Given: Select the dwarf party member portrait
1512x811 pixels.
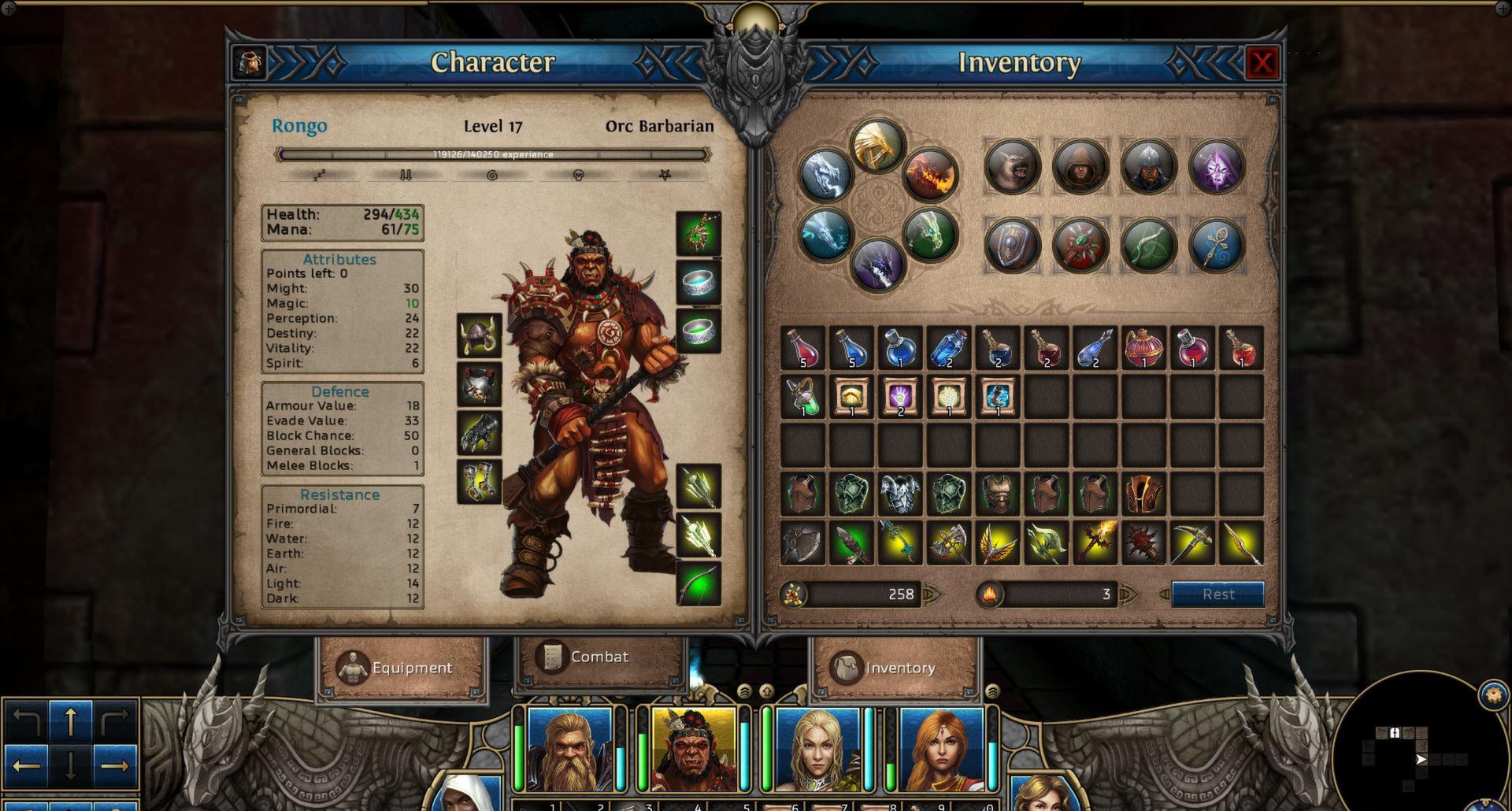Looking at the screenshot, I should click(569, 749).
